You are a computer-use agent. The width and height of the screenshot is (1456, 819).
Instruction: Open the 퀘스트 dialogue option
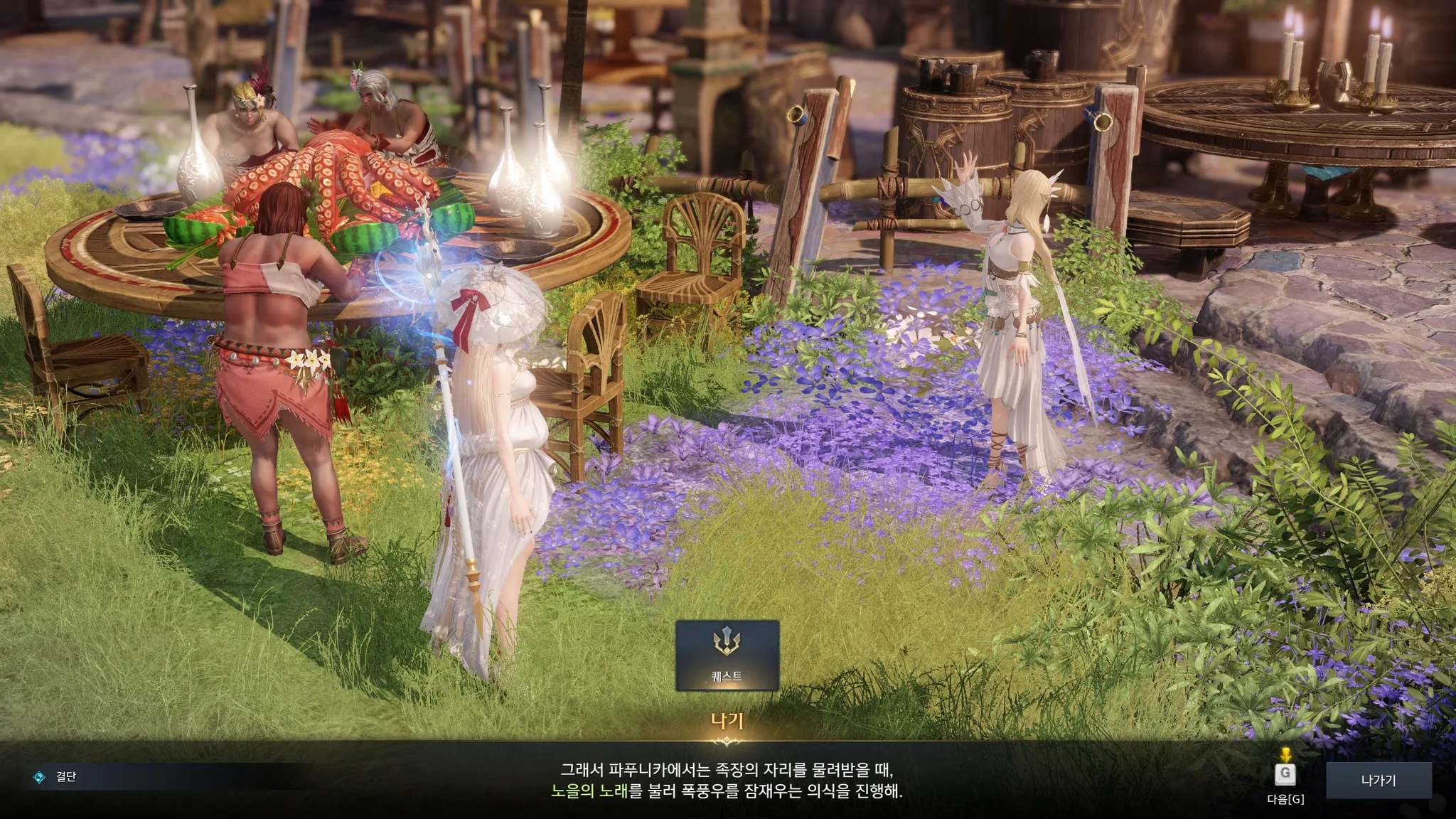(x=727, y=655)
